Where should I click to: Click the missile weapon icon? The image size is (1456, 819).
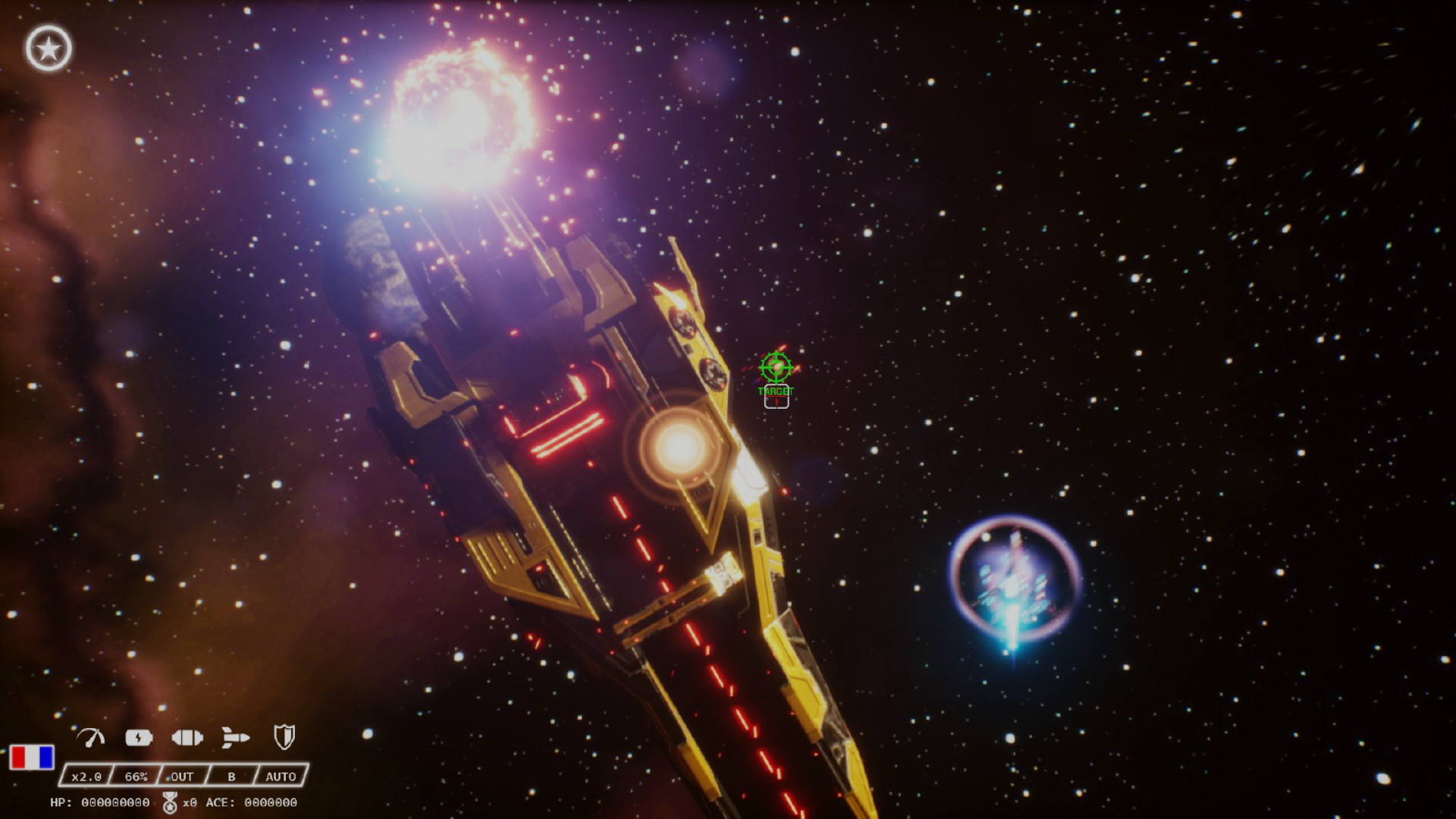click(236, 736)
